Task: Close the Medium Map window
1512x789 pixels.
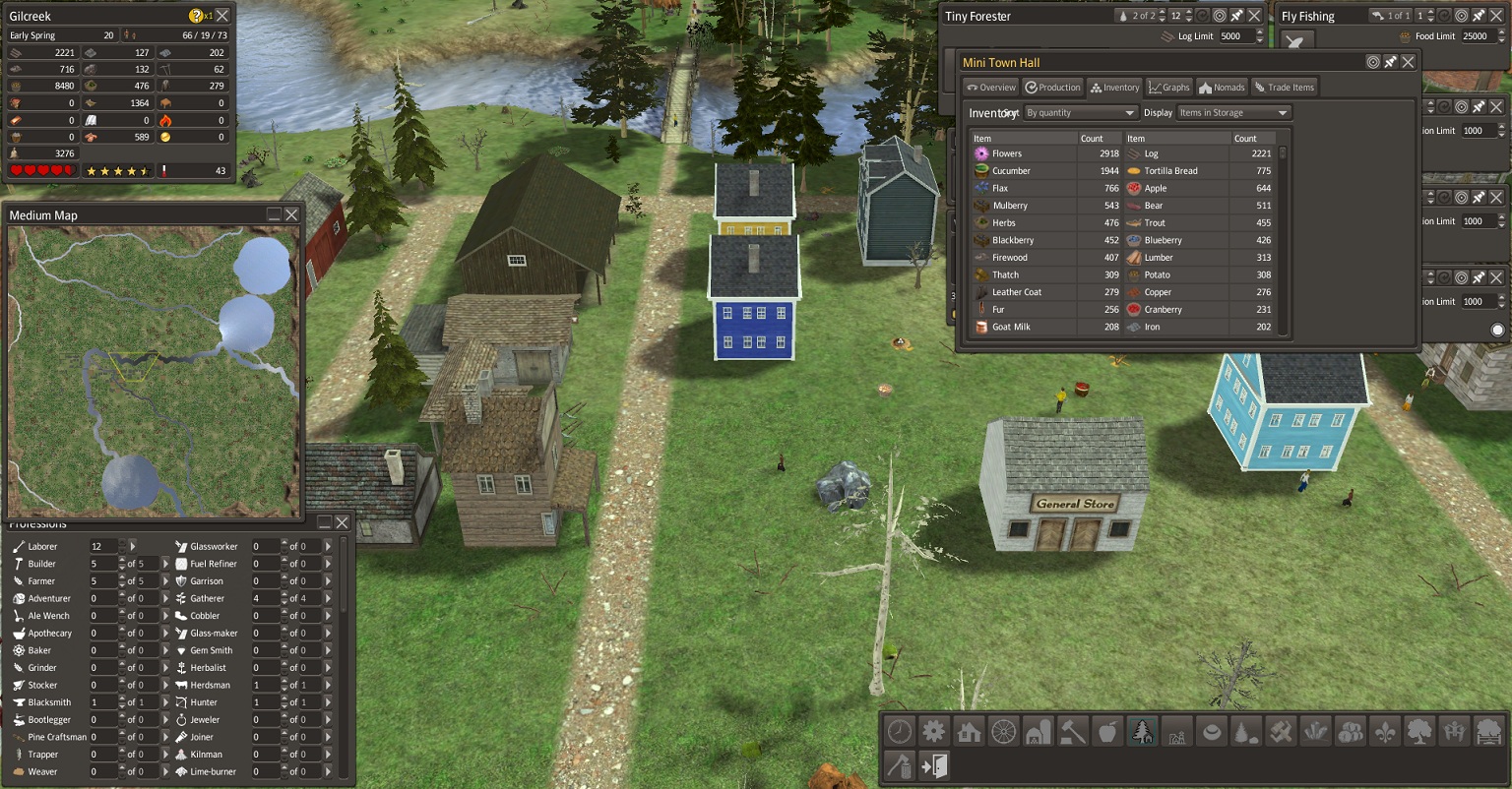Action: pos(291,214)
